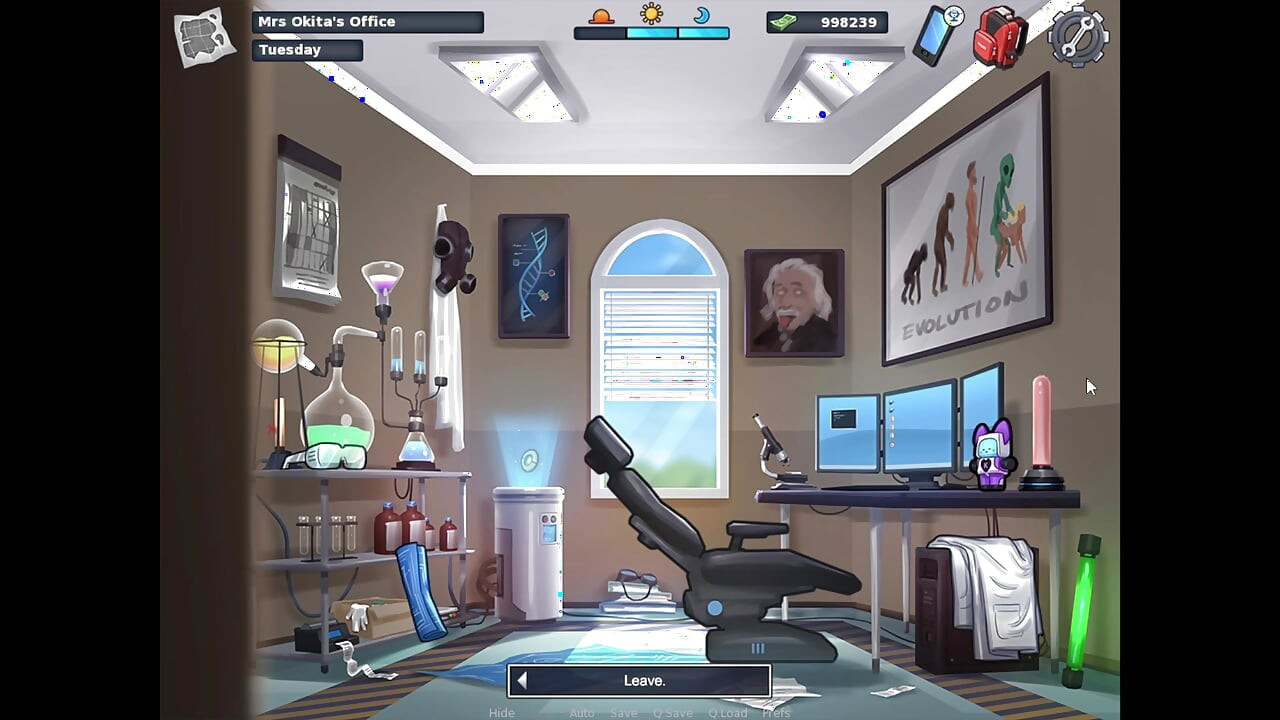
Task: Enable Auto mode in the quick menu
Action: pyautogui.click(x=582, y=712)
